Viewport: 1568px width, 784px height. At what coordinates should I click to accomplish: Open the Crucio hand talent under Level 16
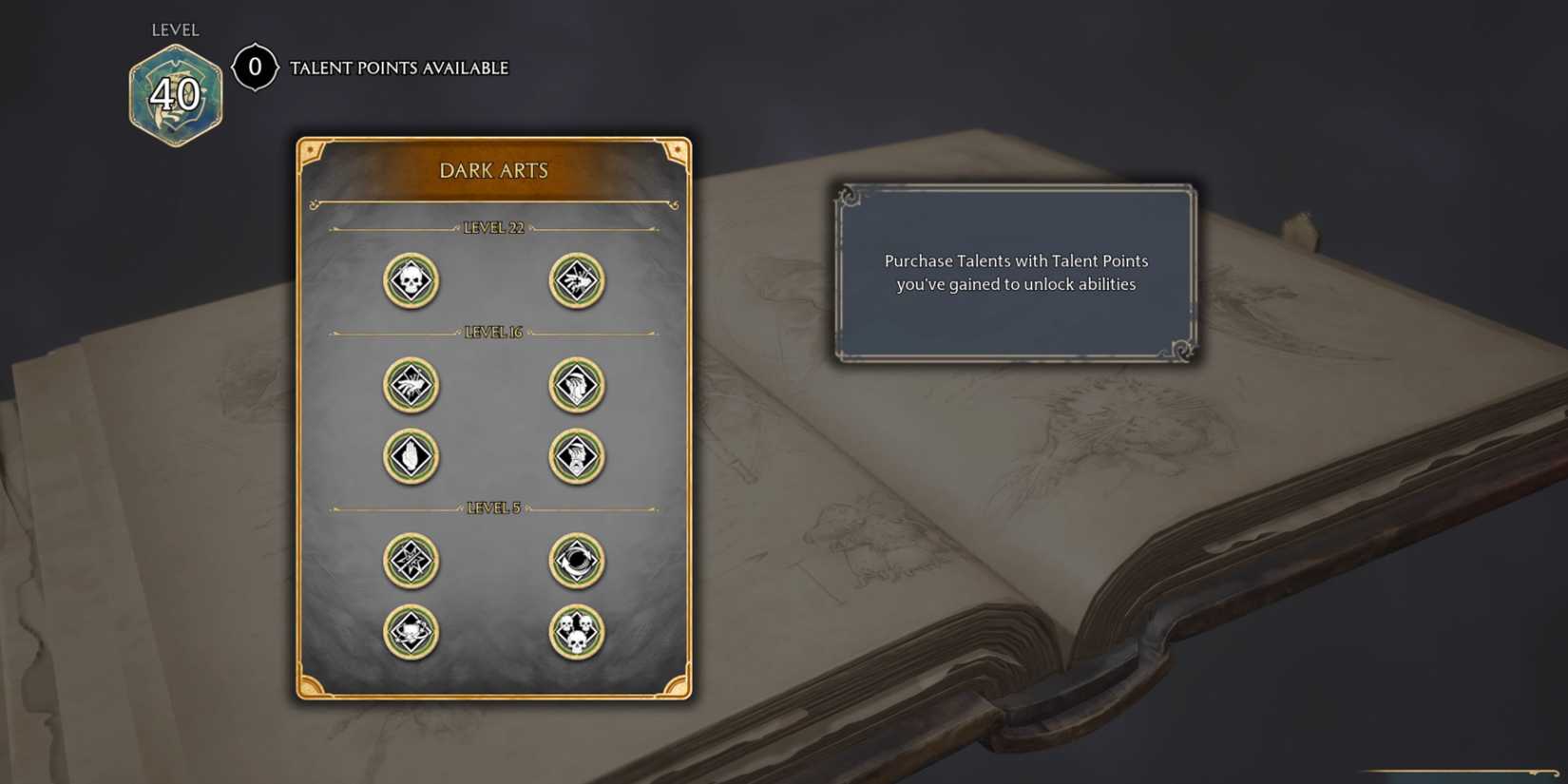coord(410,385)
